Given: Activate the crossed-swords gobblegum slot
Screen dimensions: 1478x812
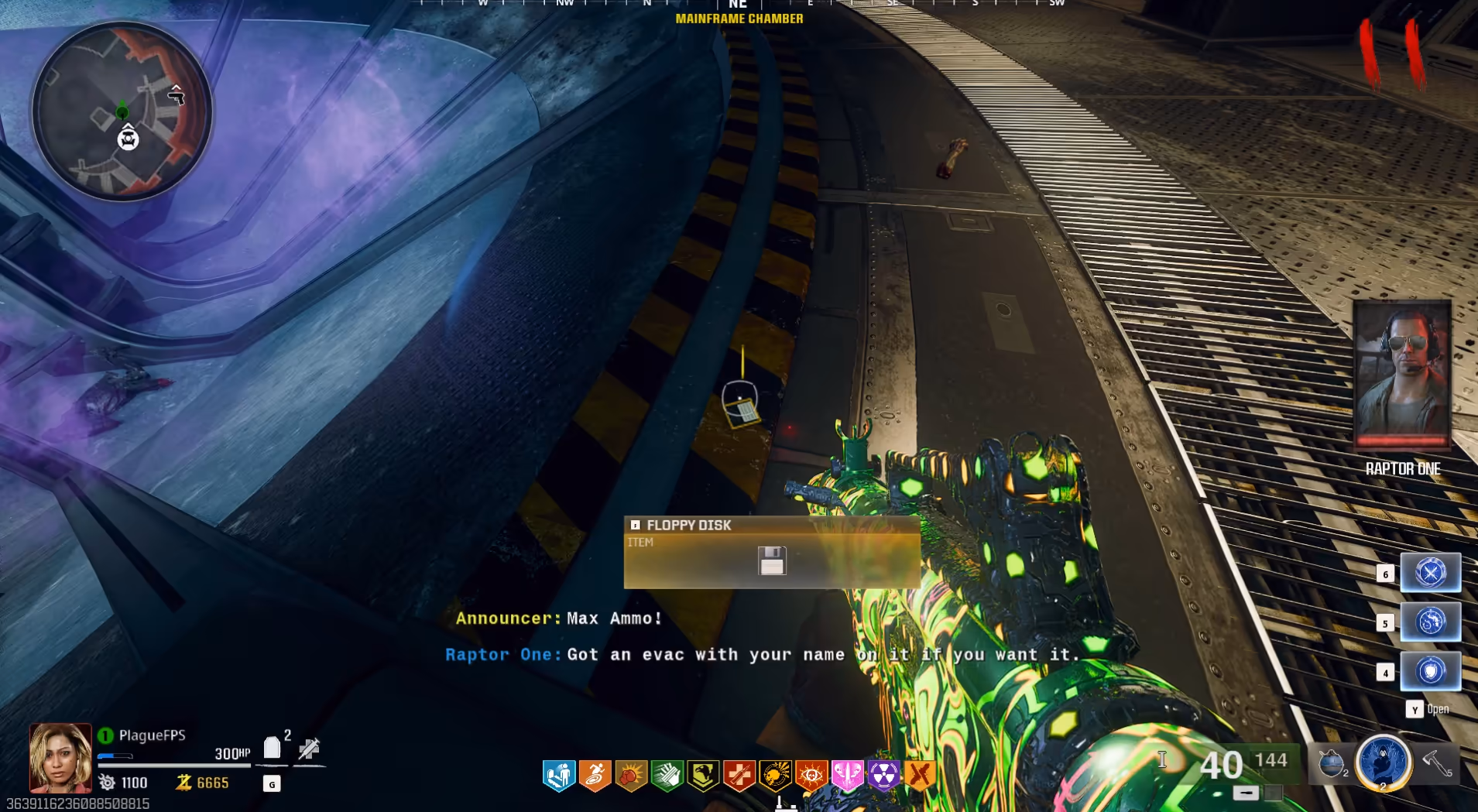Looking at the screenshot, I should [x=1430, y=573].
